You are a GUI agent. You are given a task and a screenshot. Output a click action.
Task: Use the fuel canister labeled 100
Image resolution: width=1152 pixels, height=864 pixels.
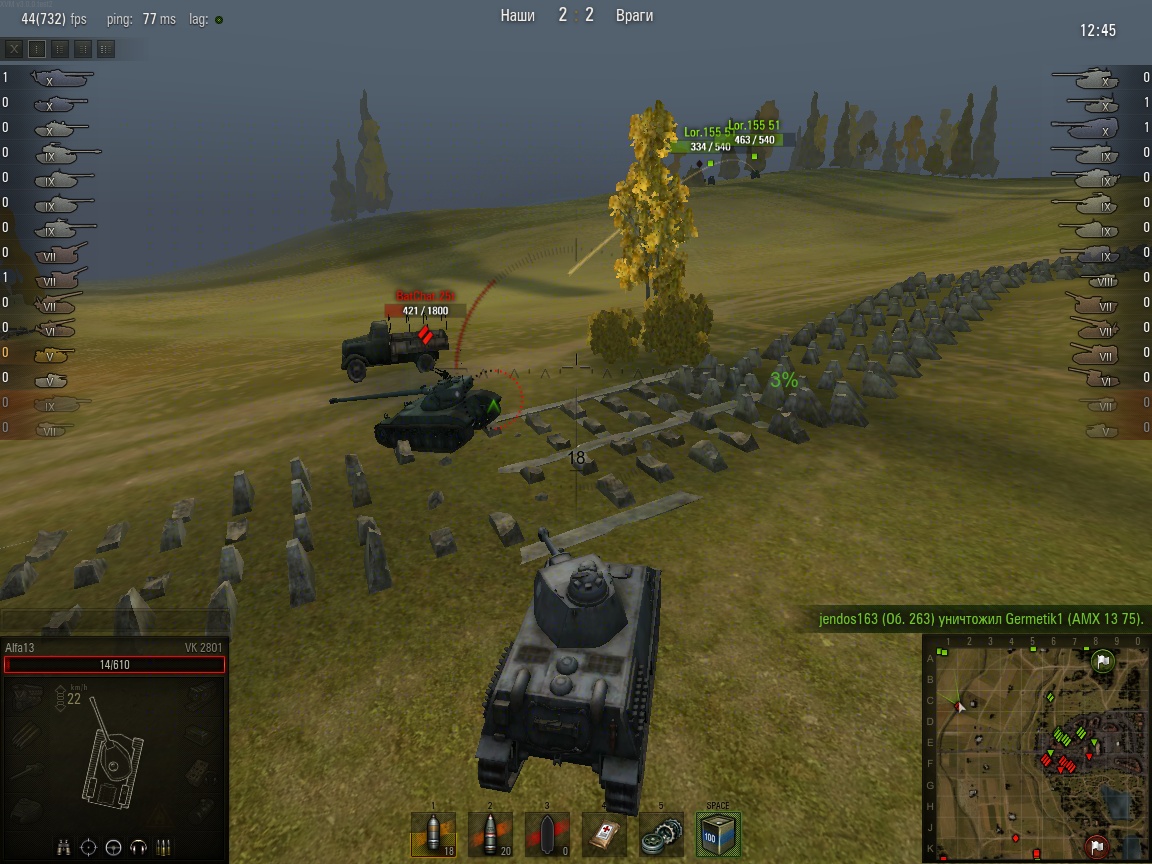[718, 834]
